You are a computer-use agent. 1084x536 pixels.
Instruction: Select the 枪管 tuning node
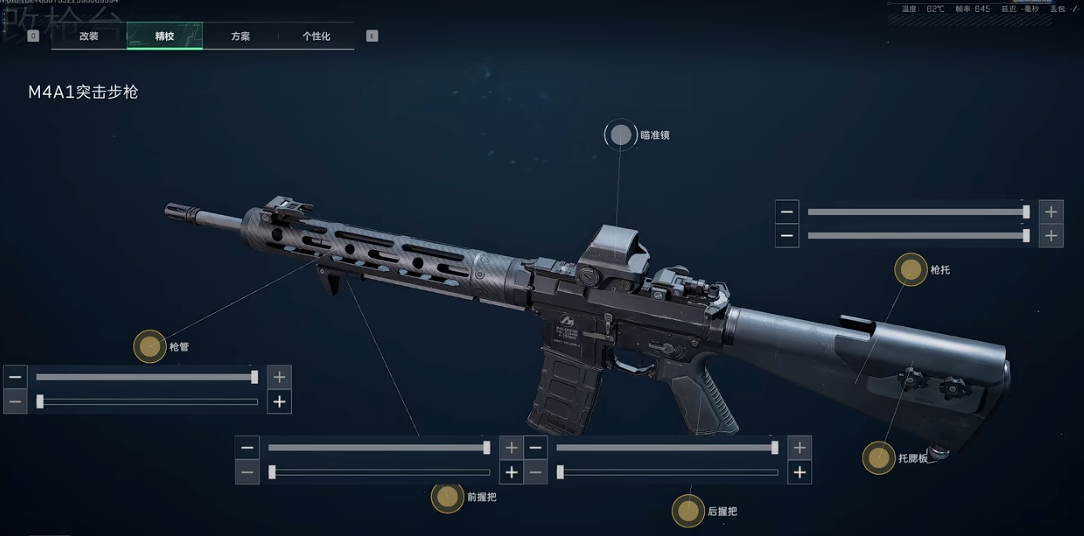point(150,347)
